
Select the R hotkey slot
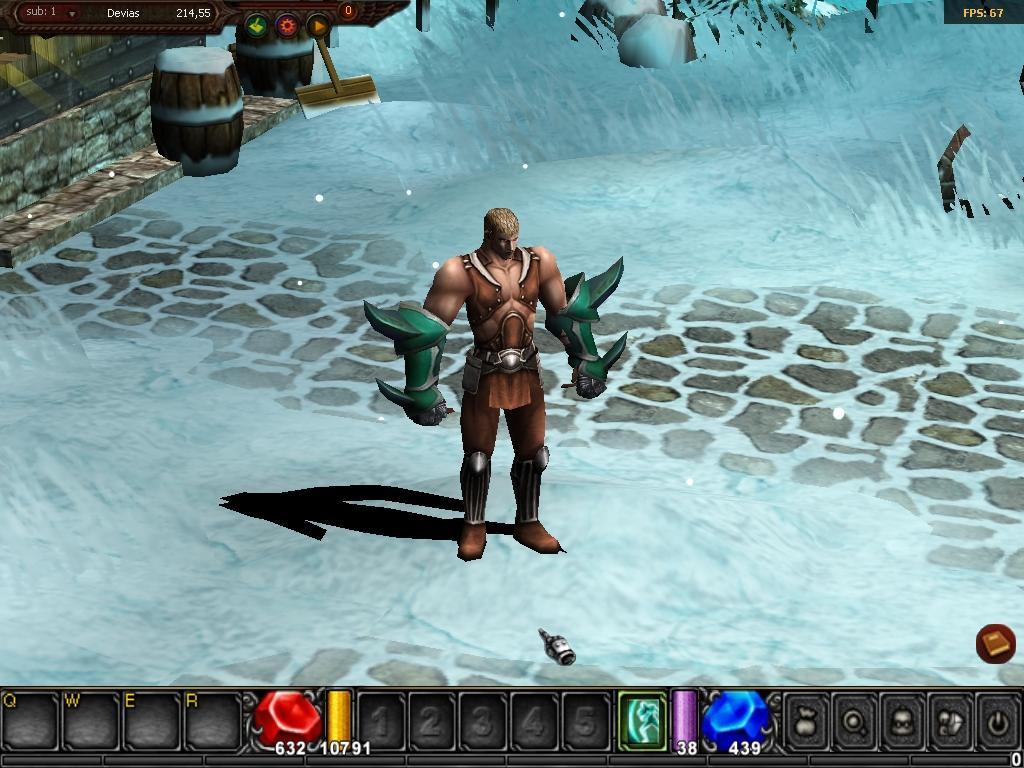click(213, 720)
